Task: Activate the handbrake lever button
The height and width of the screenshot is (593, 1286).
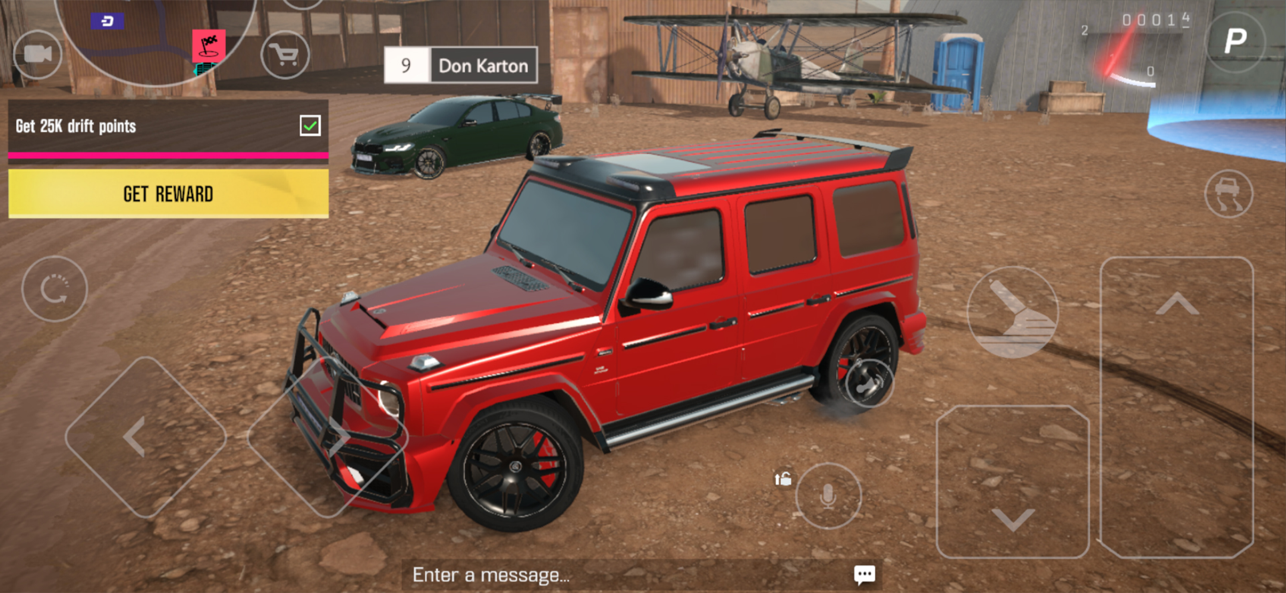Action: pos(1012,313)
